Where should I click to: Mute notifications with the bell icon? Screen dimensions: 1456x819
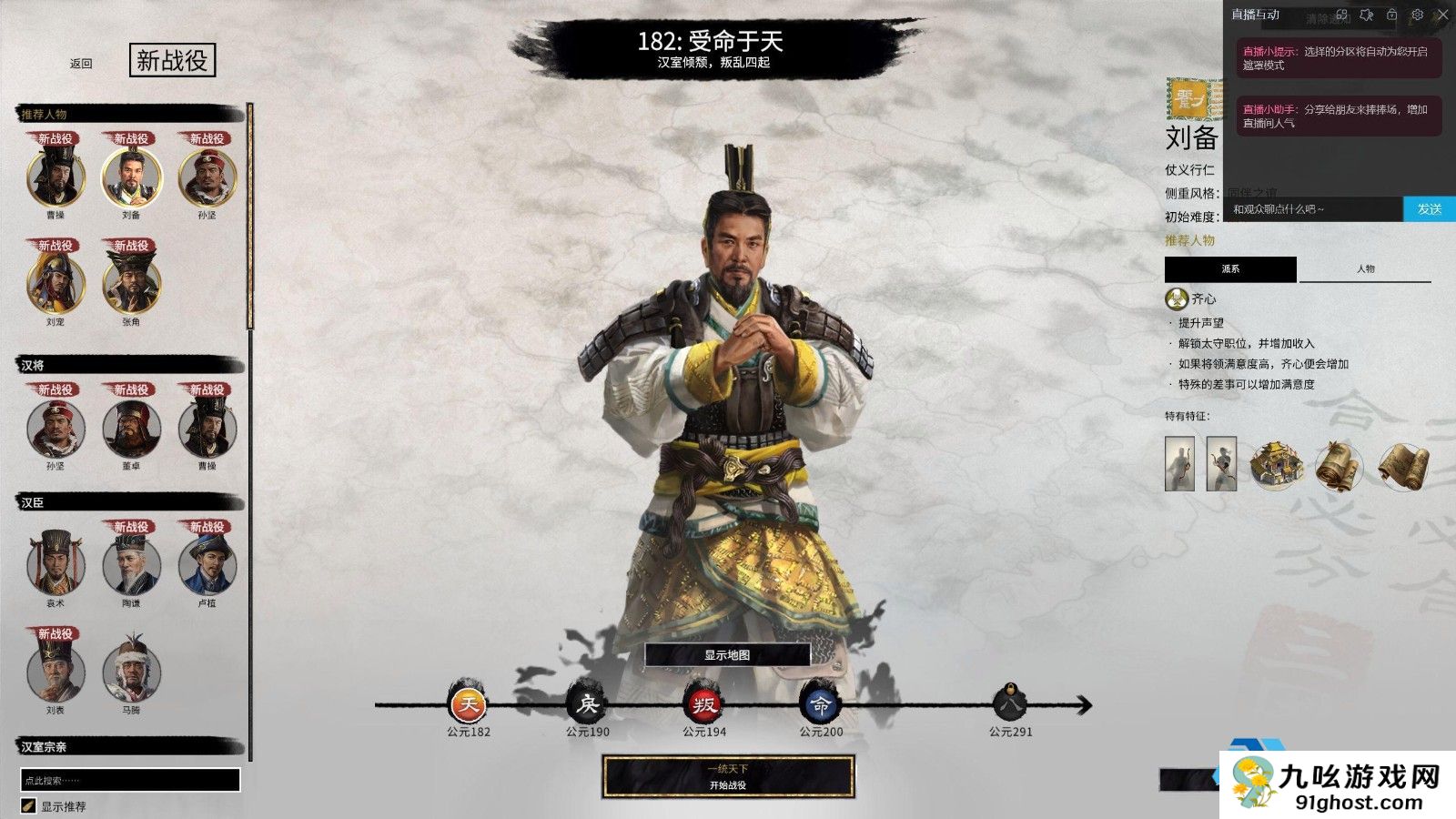[x=1367, y=15]
